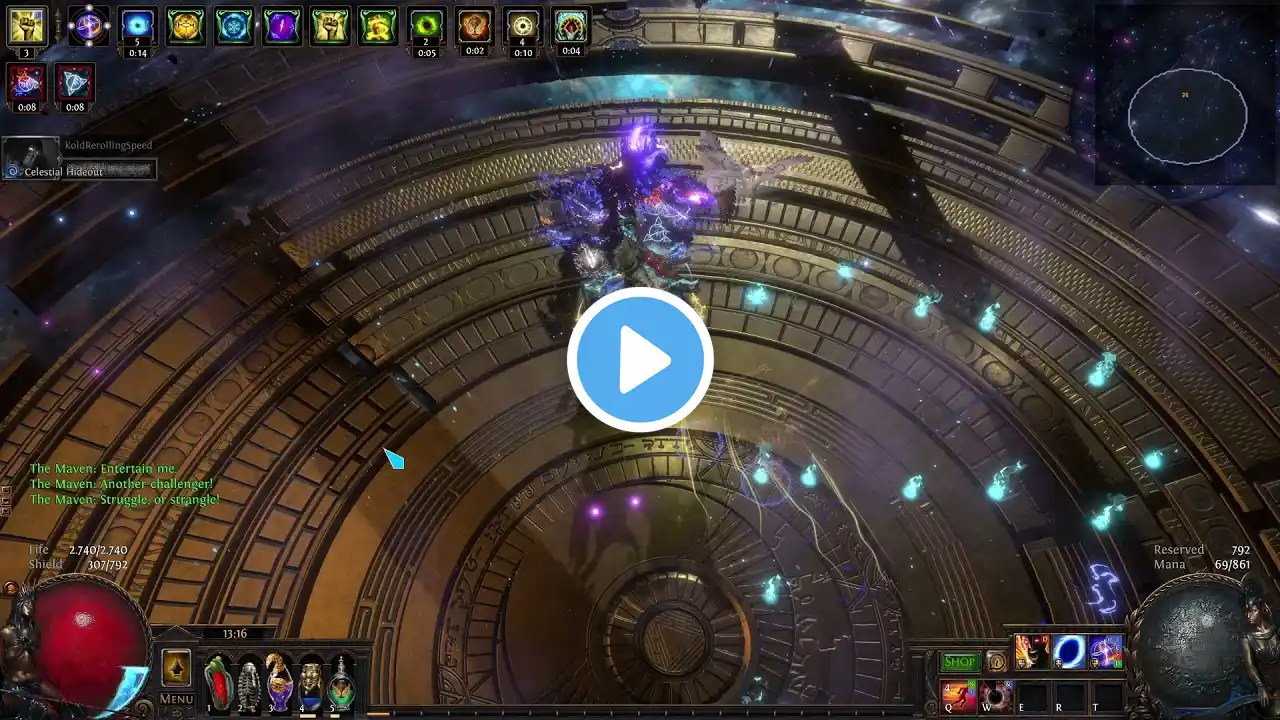Image resolution: width=1280 pixels, height=720 pixels.
Task: Click the green vortex buff showing 0:05
Action: pos(427,27)
